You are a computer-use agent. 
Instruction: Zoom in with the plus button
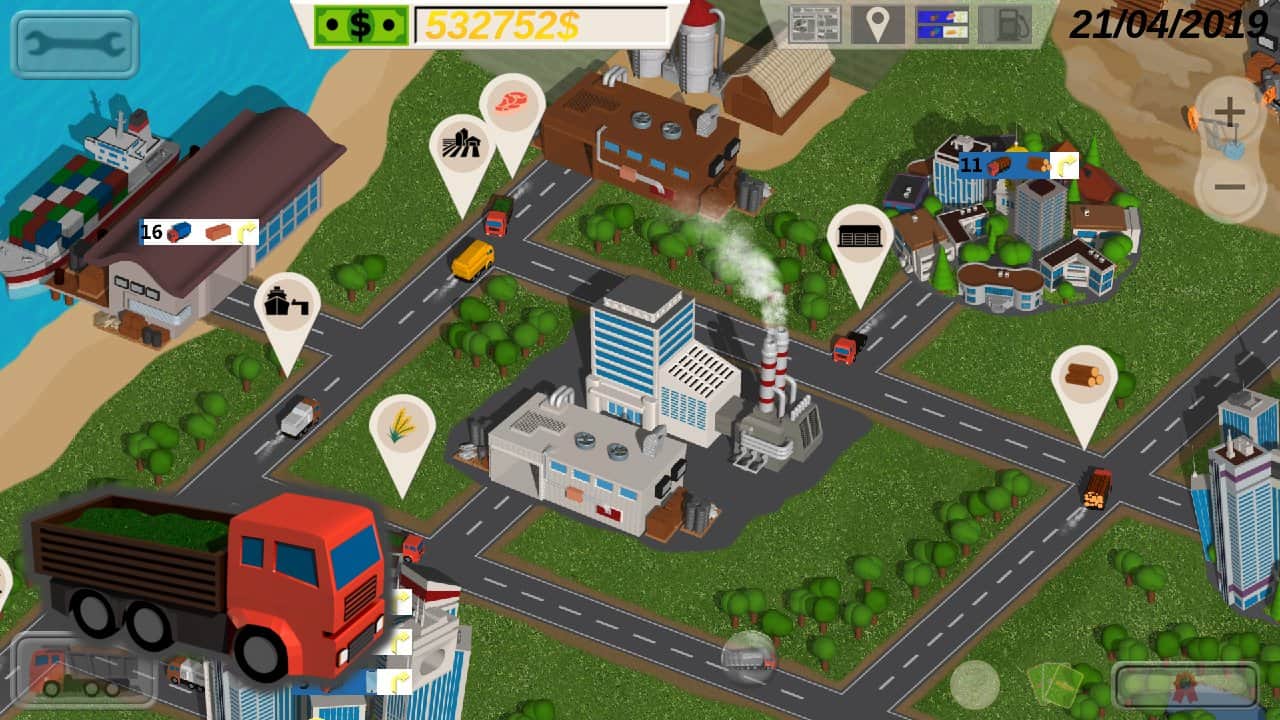[x=1229, y=112]
